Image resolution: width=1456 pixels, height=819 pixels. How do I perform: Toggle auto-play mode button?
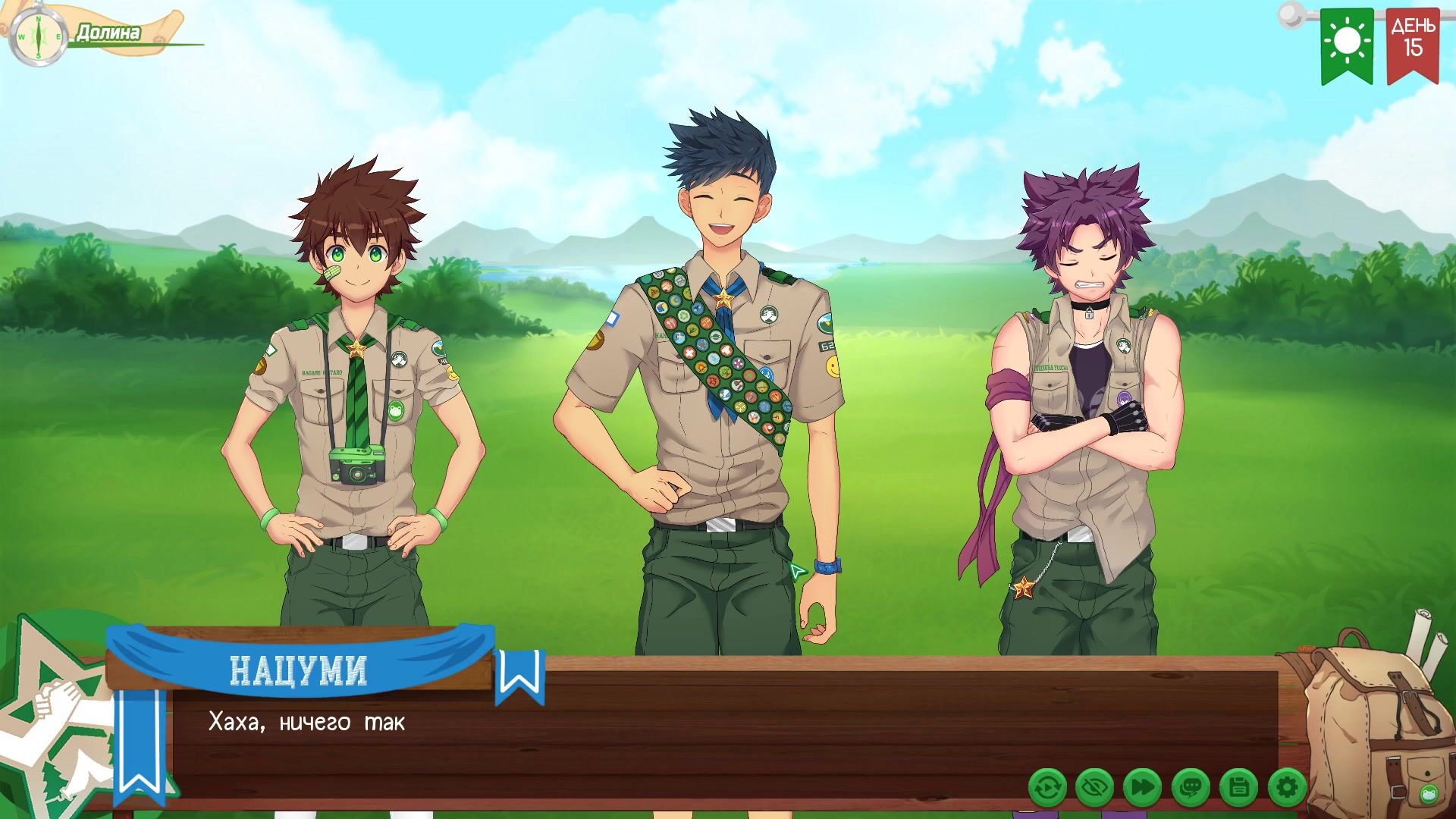point(1047,788)
